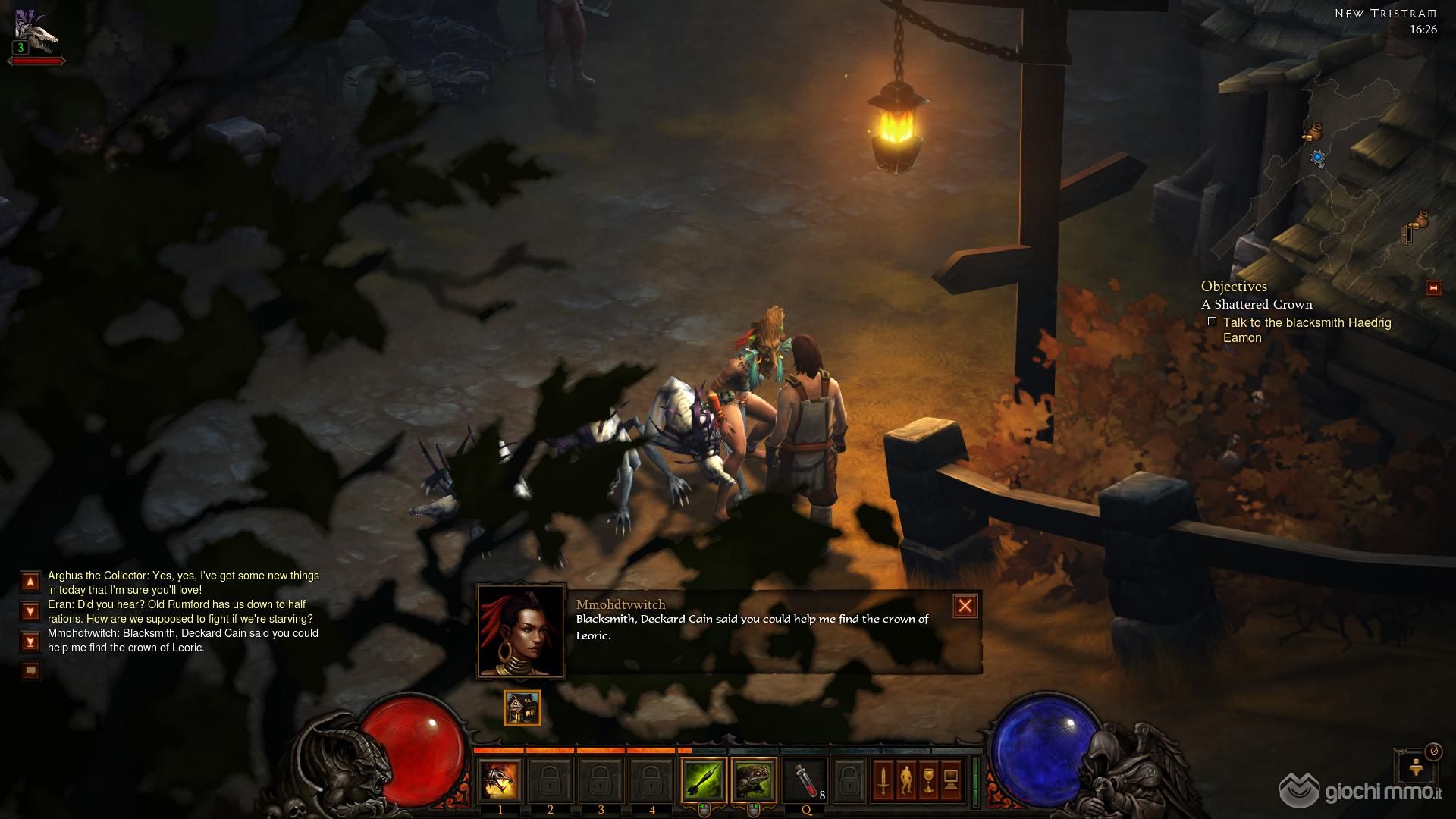Open the game menu computer button

pos(951,780)
